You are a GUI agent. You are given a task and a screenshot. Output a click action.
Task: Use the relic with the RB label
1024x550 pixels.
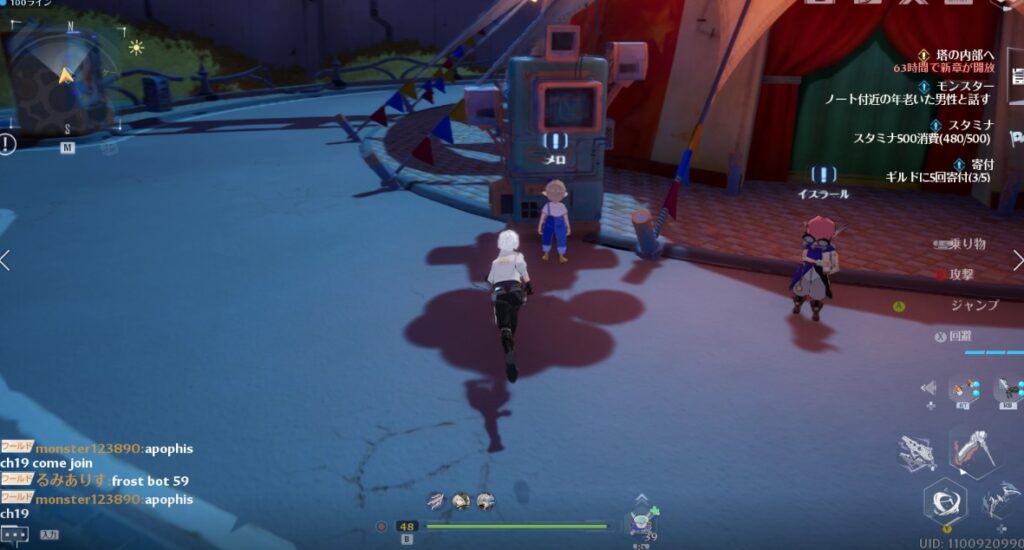coord(1008,390)
